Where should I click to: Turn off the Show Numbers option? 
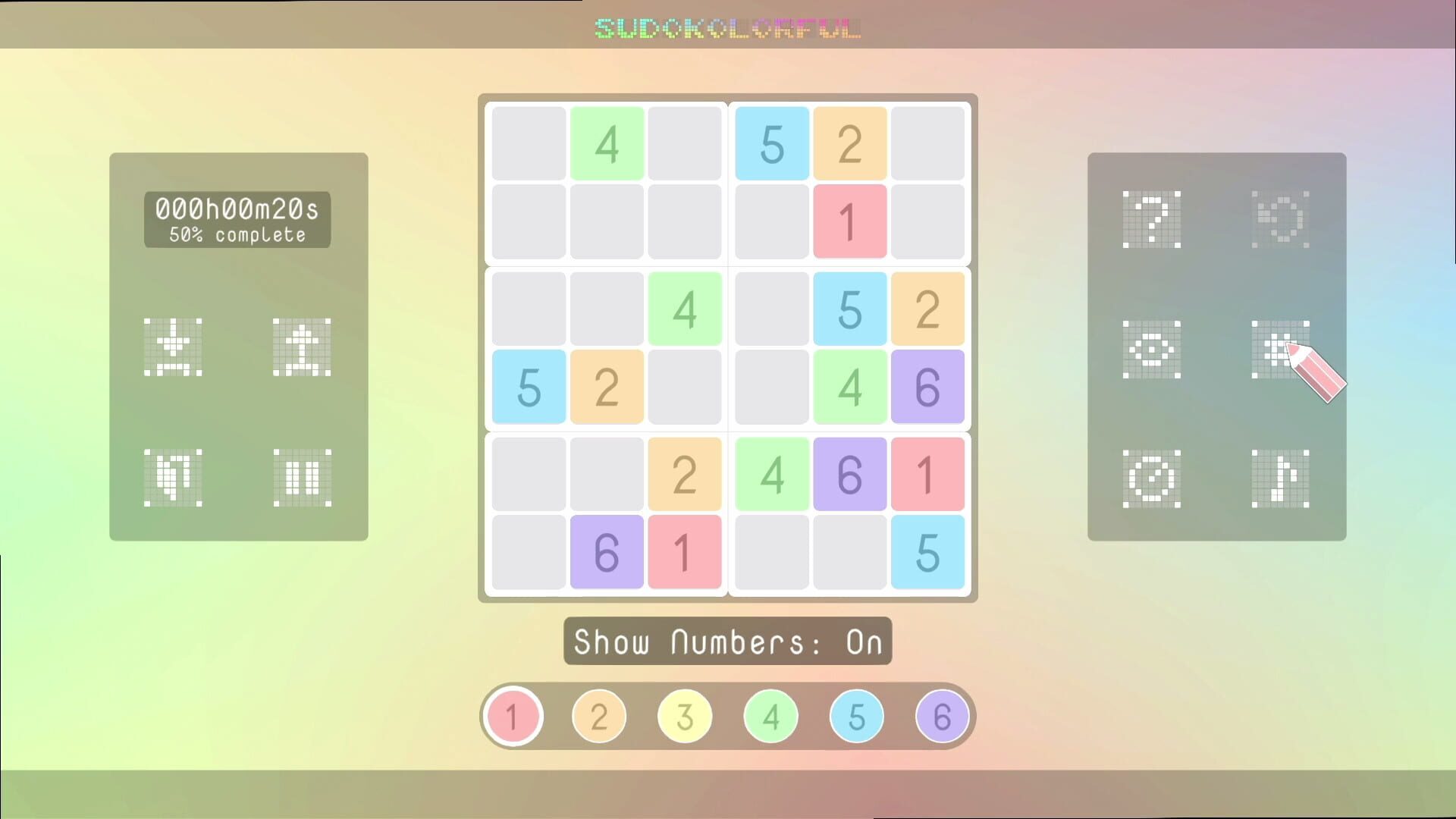coord(726,642)
